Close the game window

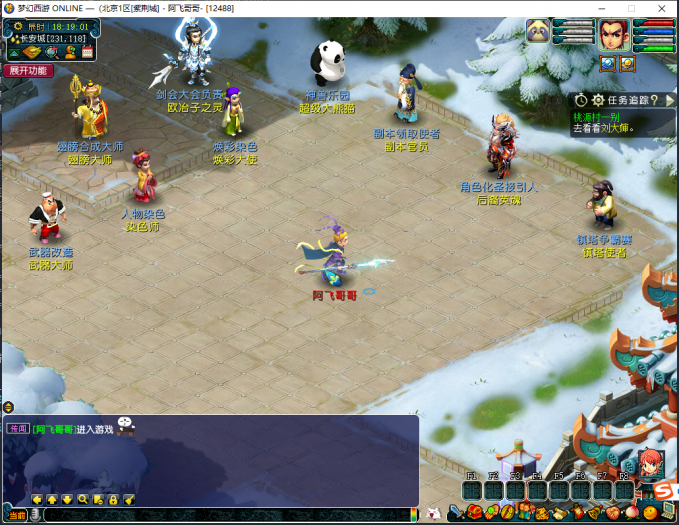660,8
